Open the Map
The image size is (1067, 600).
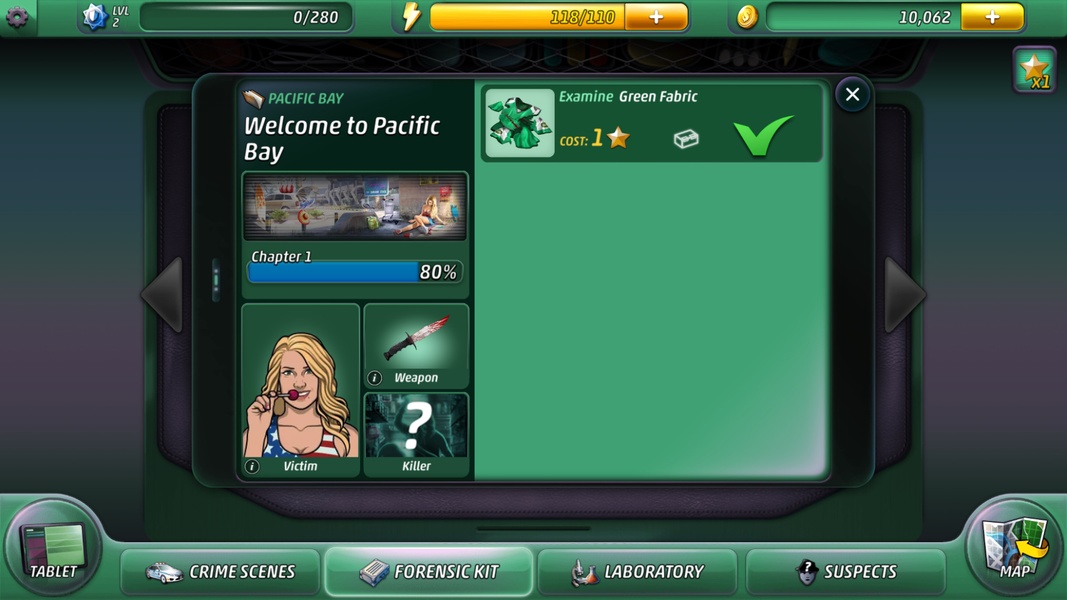point(1015,549)
